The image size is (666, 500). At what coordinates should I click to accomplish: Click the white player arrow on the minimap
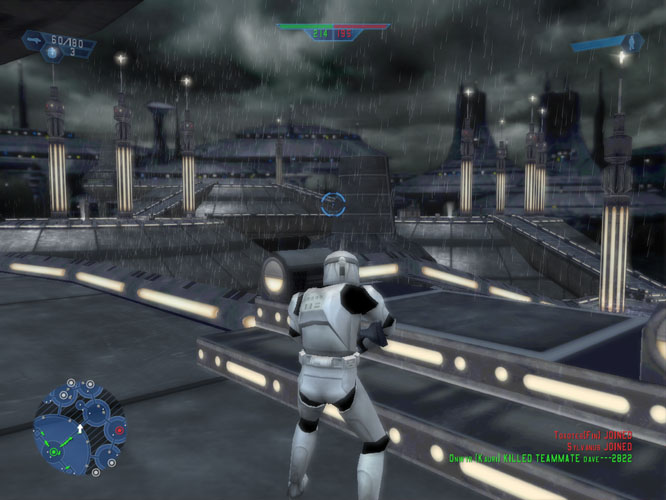80,429
